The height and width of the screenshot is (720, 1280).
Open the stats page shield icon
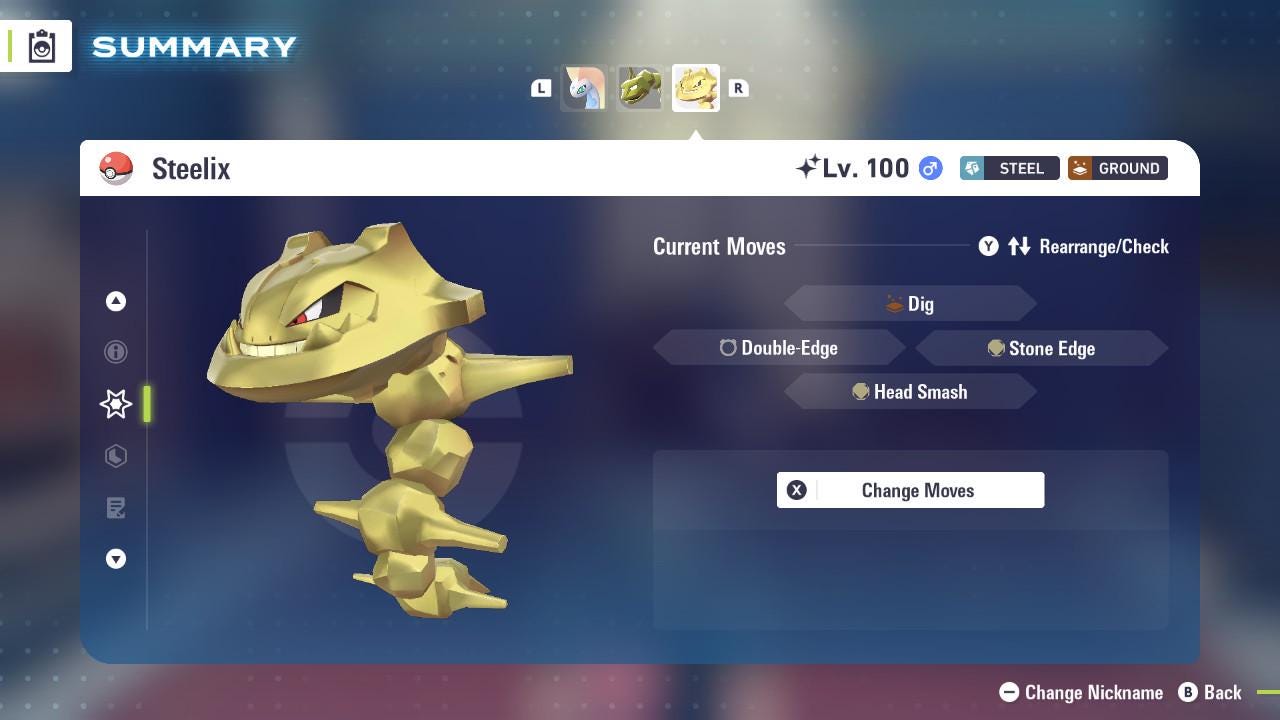(x=116, y=456)
